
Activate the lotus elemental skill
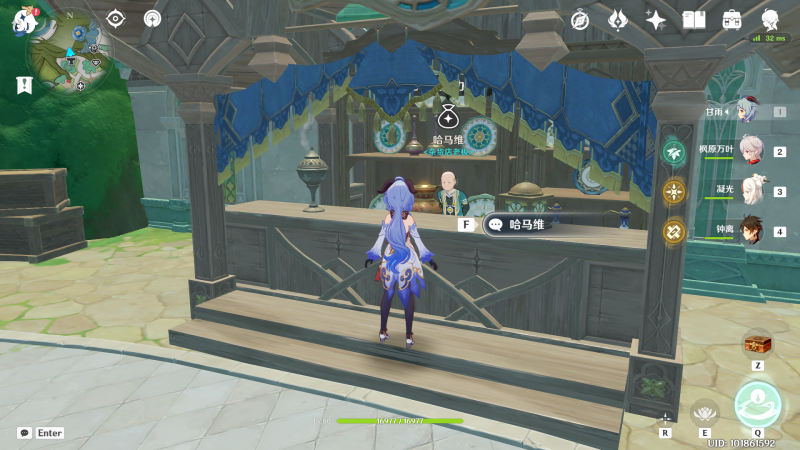click(705, 411)
